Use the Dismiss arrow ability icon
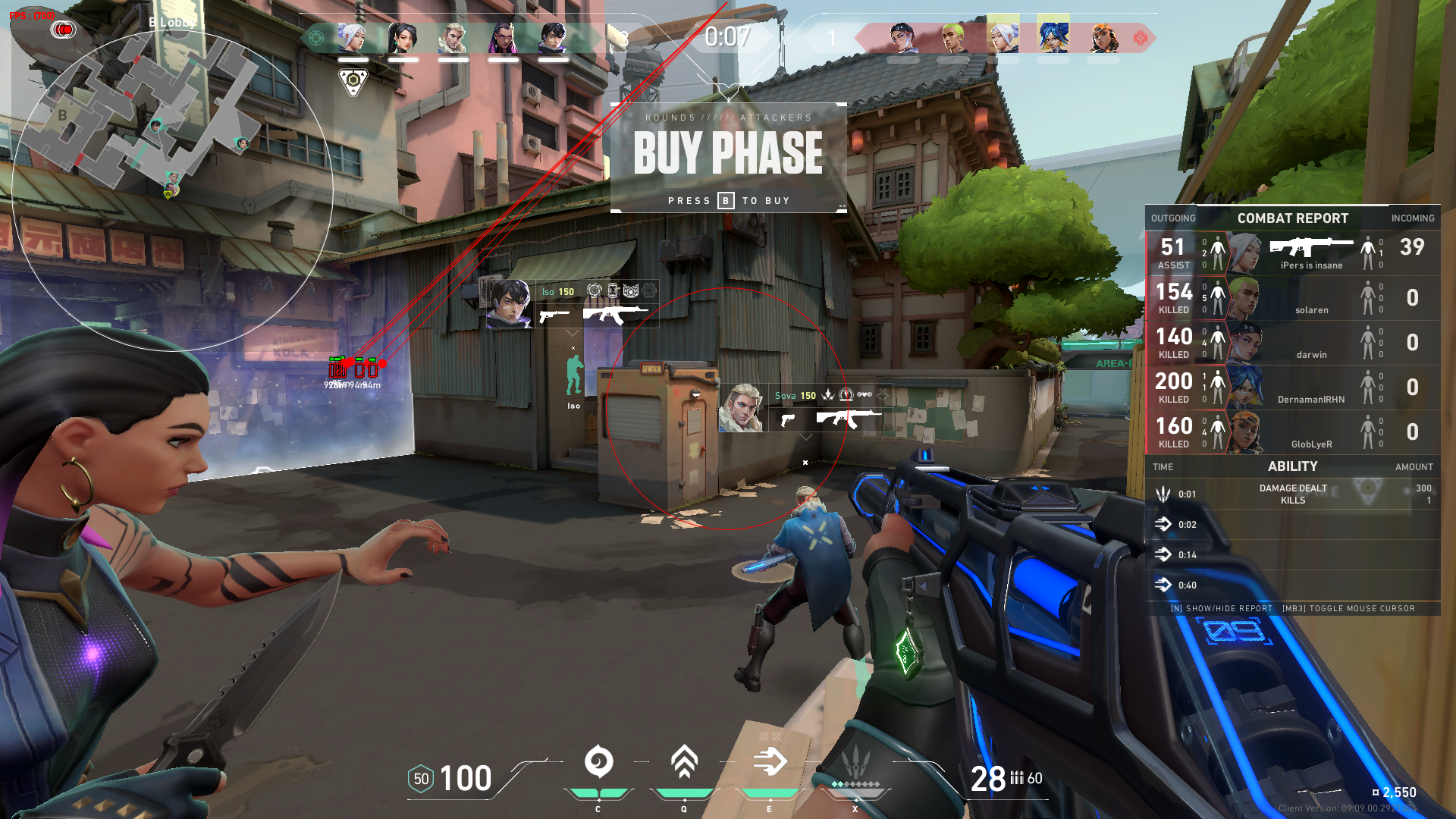The image size is (1456, 819). pos(770,762)
